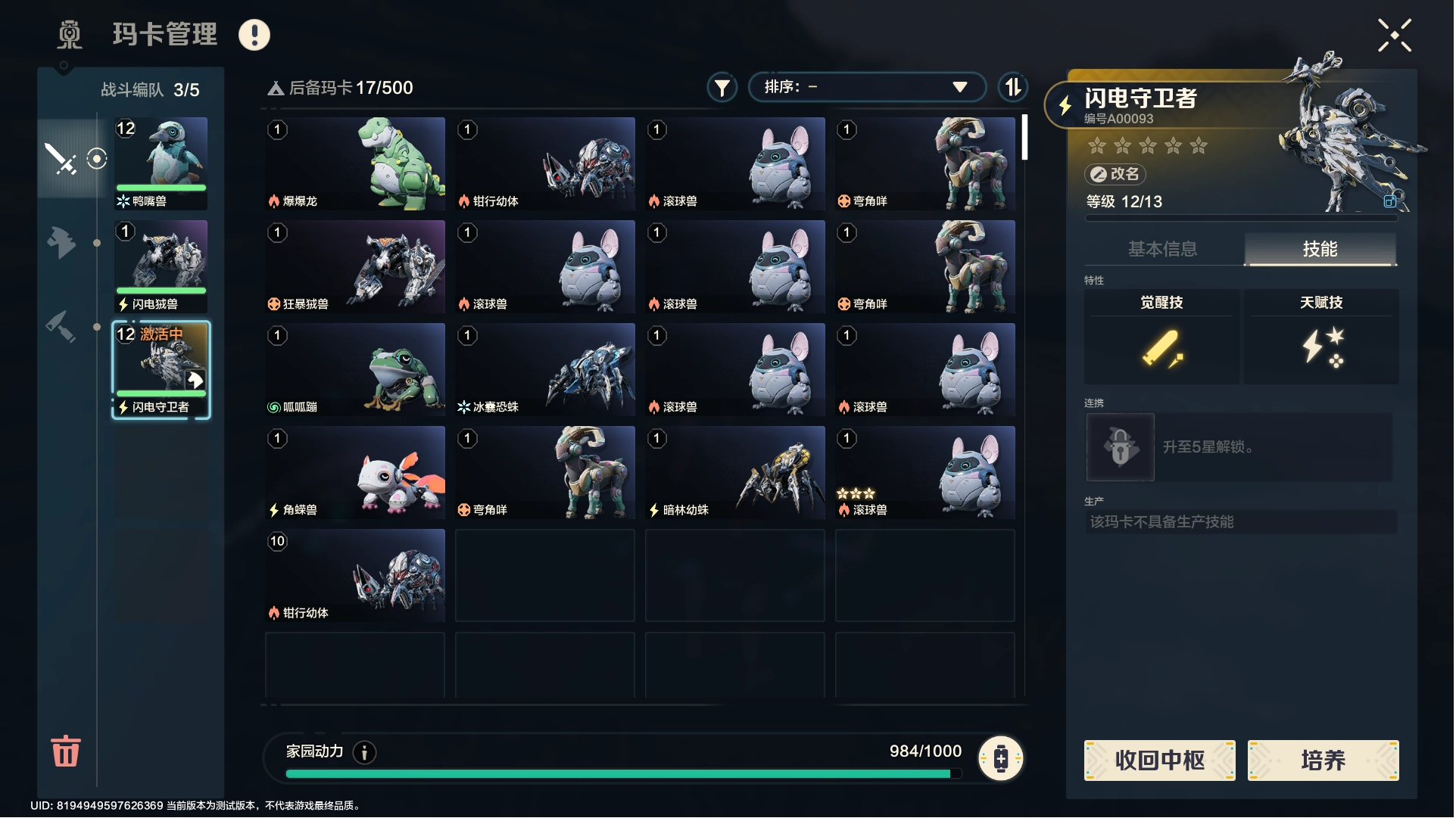View the 觉醒技 awakening skill
The width and height of the screenshot is (1456, 818).
(x=1161, y=336)
